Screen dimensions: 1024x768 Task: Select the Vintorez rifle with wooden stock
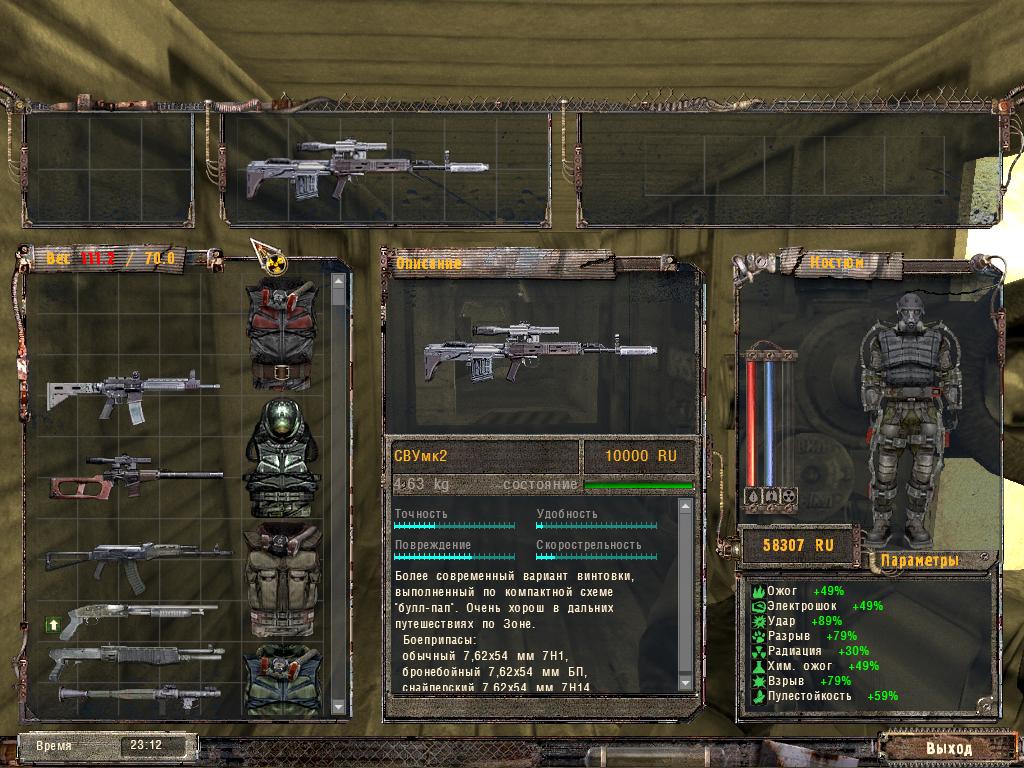click(x=135, y=475)
